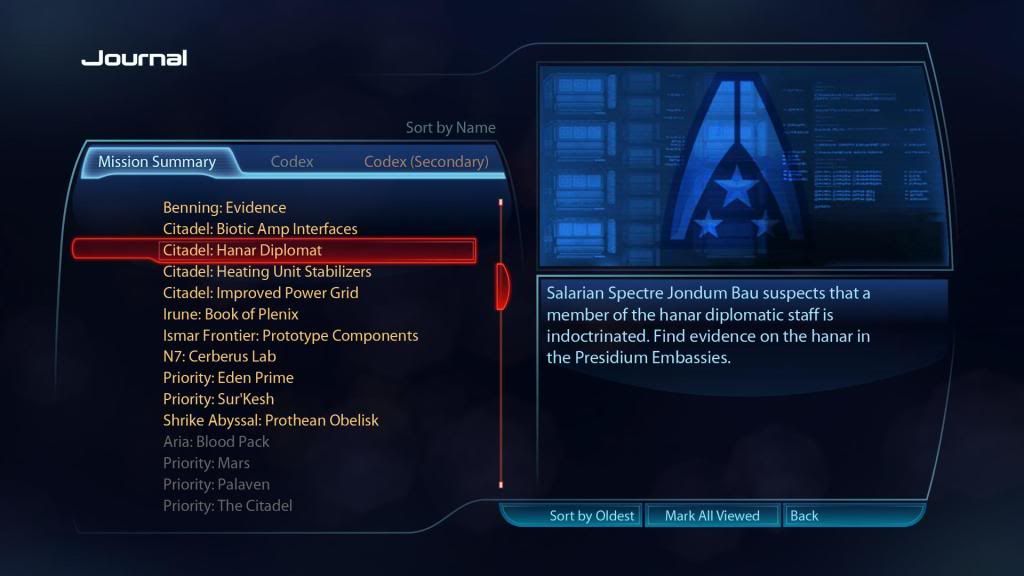This screenshot has height=576, width=1024.
Task: Open the N7: Cerberus Lab mission
Action: (x=219, y=357)
